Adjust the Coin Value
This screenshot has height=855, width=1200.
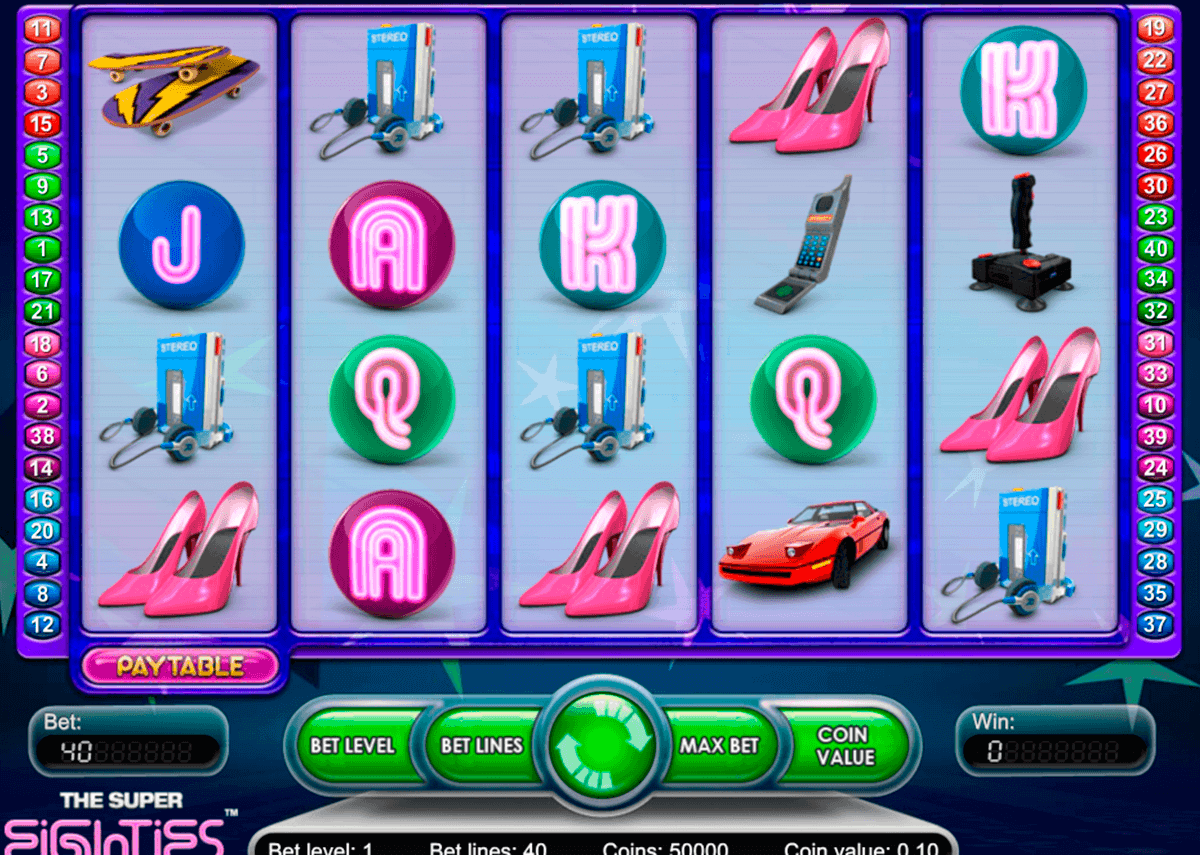(x=842, y=745)
